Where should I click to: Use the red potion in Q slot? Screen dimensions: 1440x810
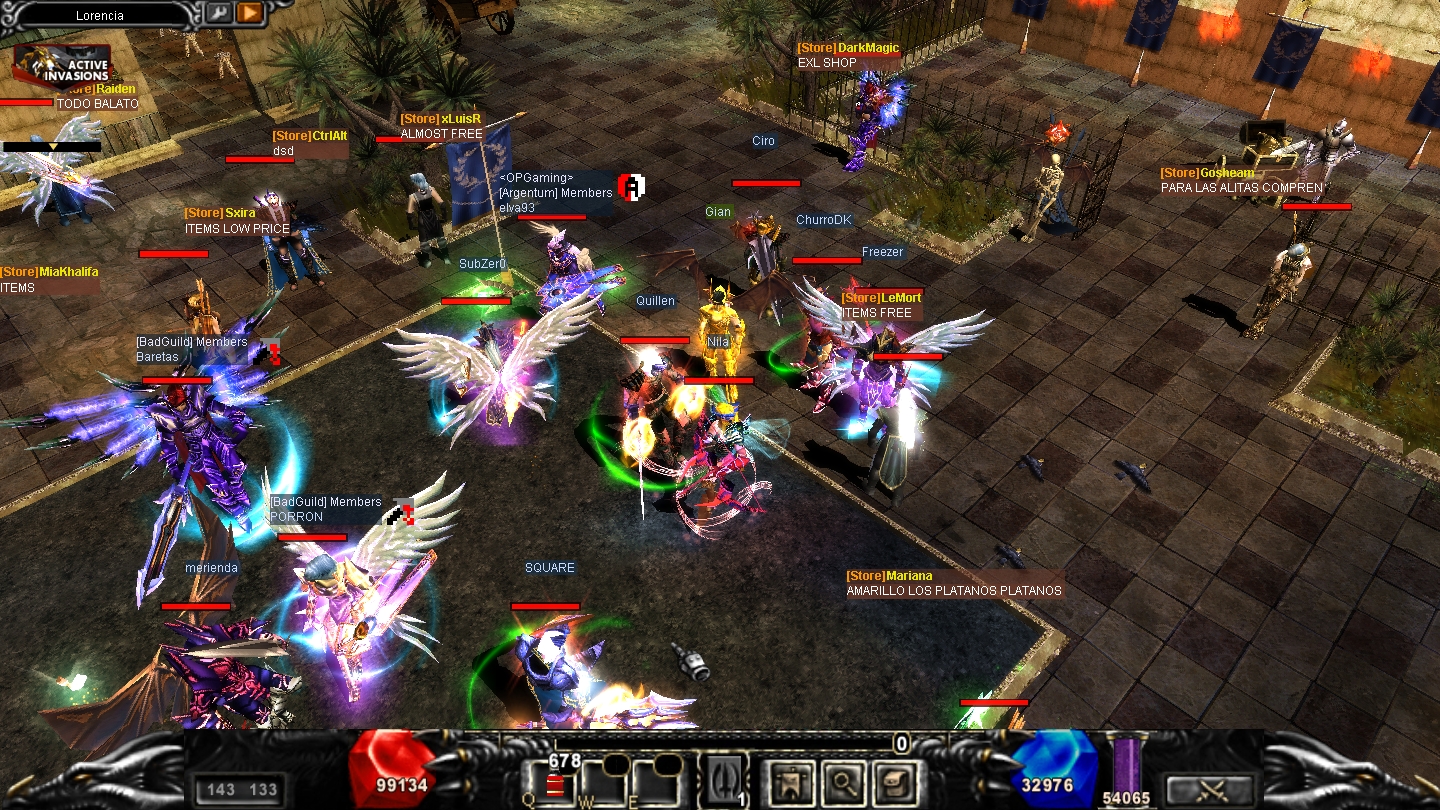553,784
